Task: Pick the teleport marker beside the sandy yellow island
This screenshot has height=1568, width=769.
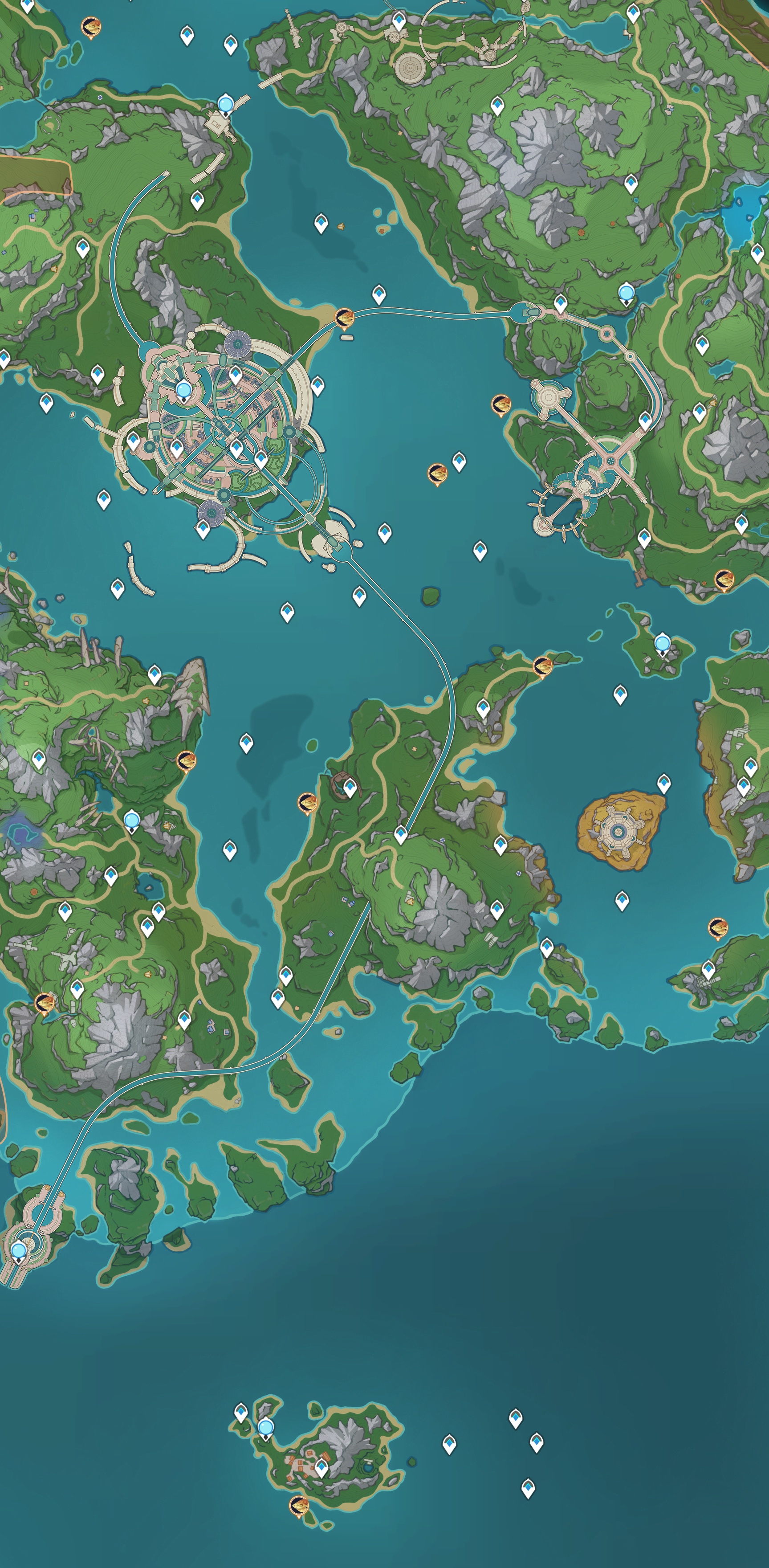Action: pyautogui.click(x=664, y=782)
